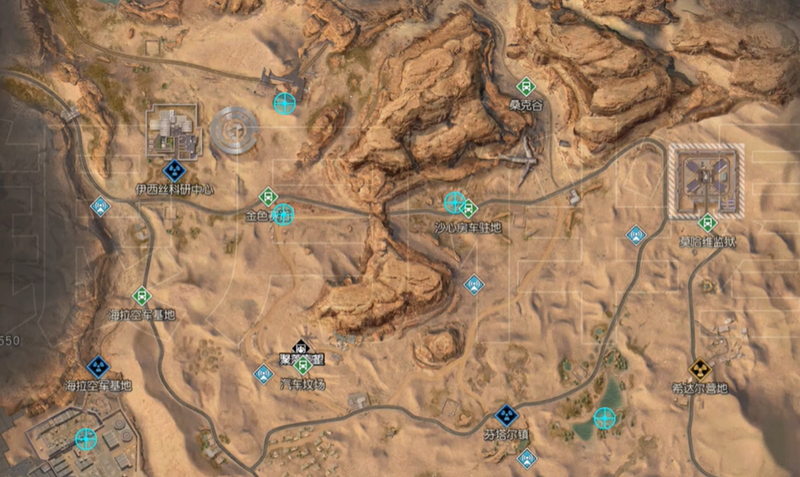The width and height of the screenshot is (800, 477).
Task: Pick the yellow 希达尔营地 camp marker
Action: click(700, 368)
